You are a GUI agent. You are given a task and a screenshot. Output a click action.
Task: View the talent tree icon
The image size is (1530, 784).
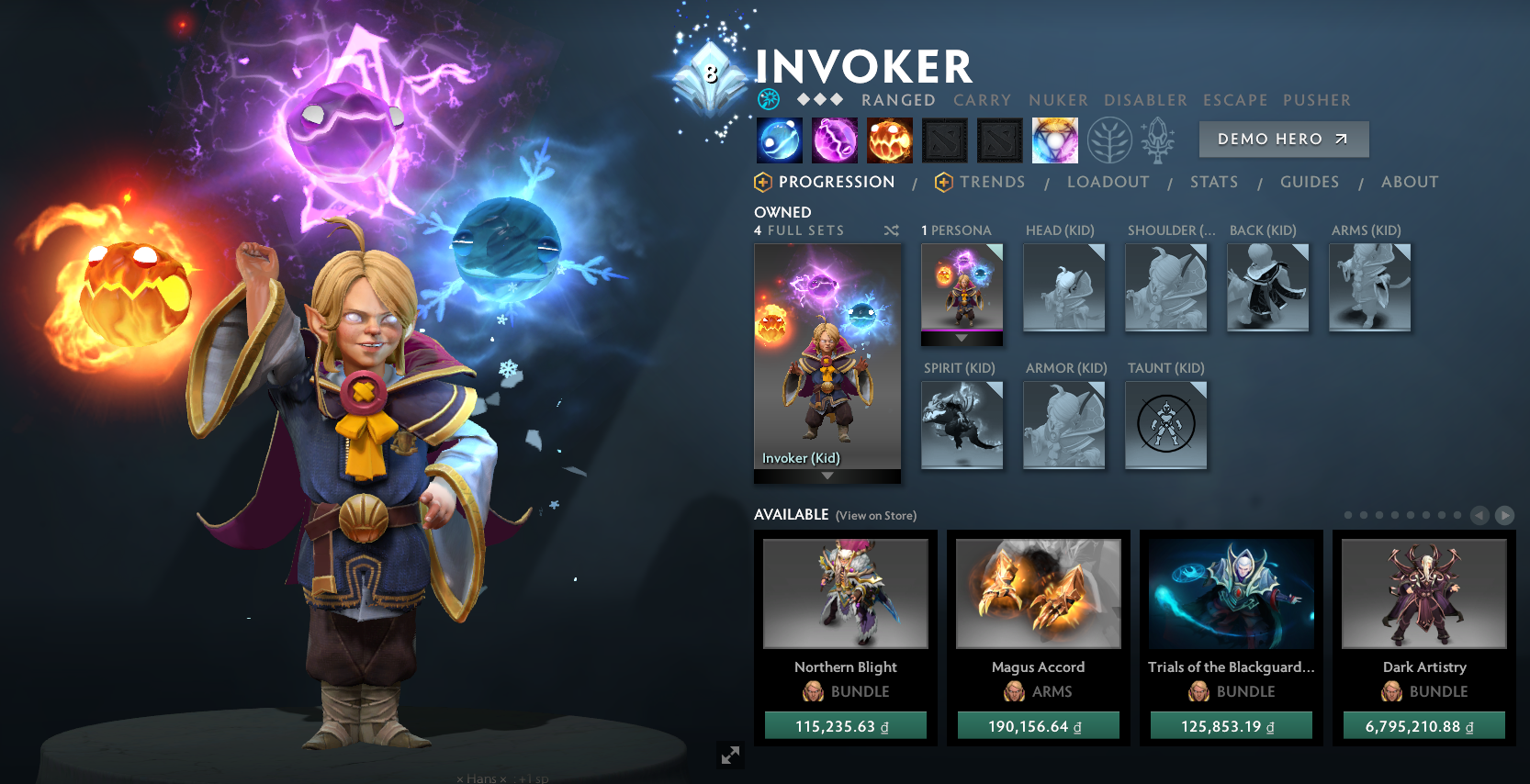pyautogui.click(x=1109, y=140)
